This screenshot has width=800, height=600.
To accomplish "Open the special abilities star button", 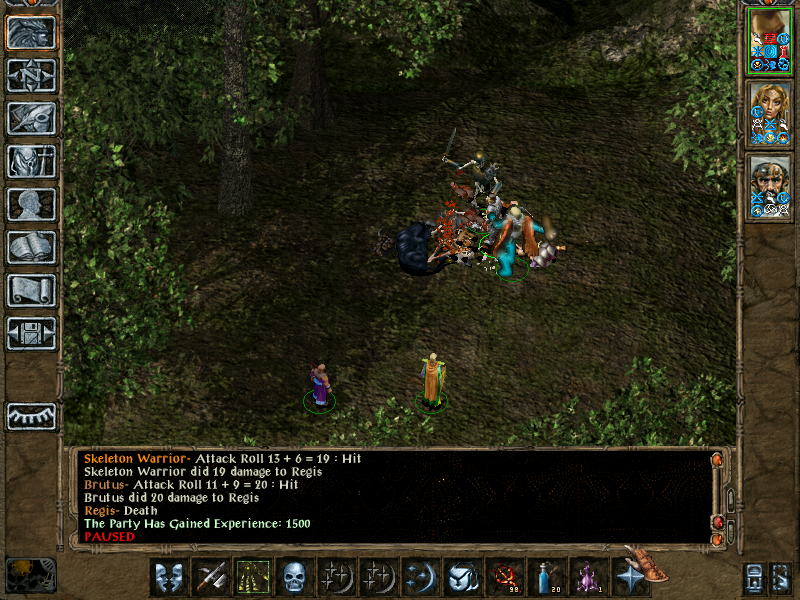I will pyautogui.click(x=630, y=577).
